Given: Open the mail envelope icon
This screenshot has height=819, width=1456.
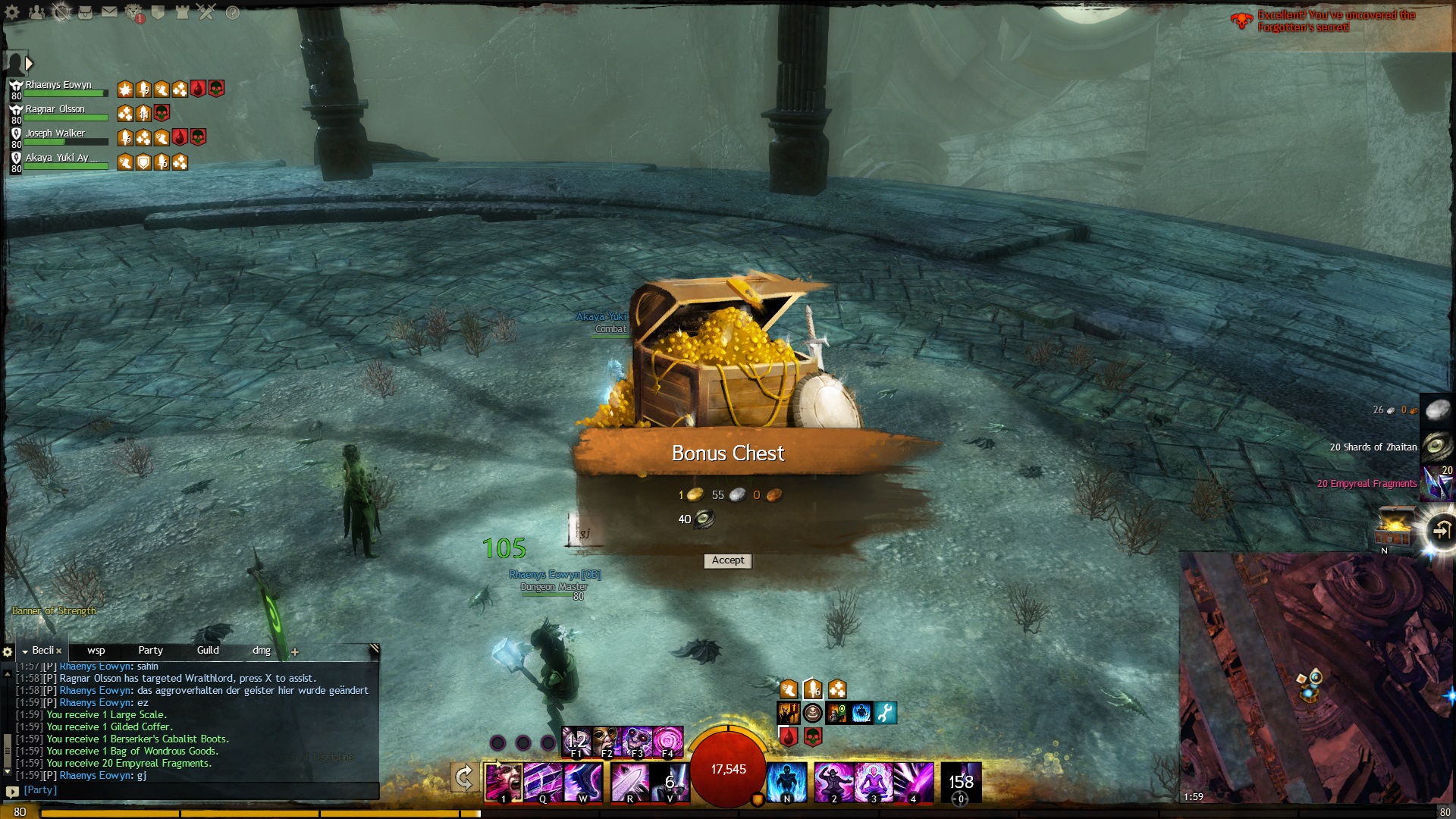Looking at the screenshot, I should tap(110, 12).
